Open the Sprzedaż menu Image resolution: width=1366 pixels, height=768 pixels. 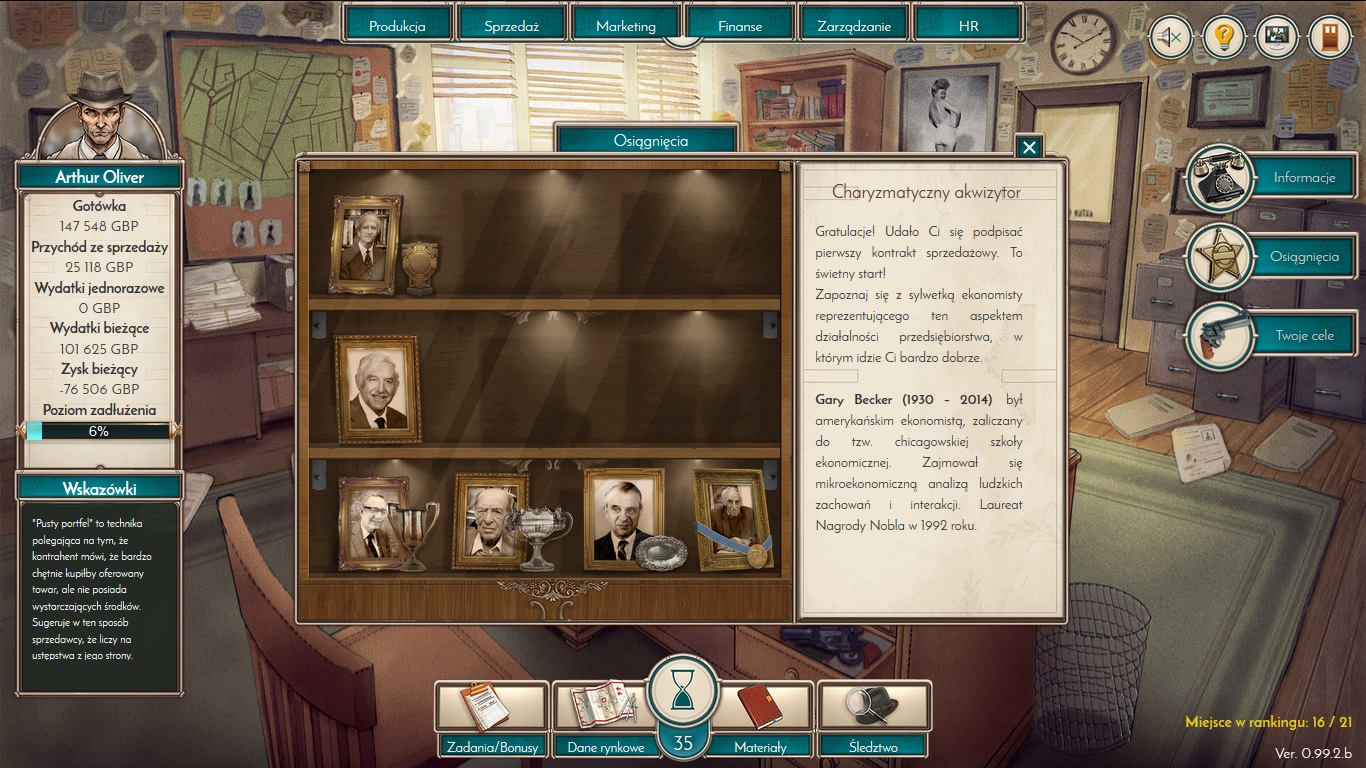tap(511, 26)
